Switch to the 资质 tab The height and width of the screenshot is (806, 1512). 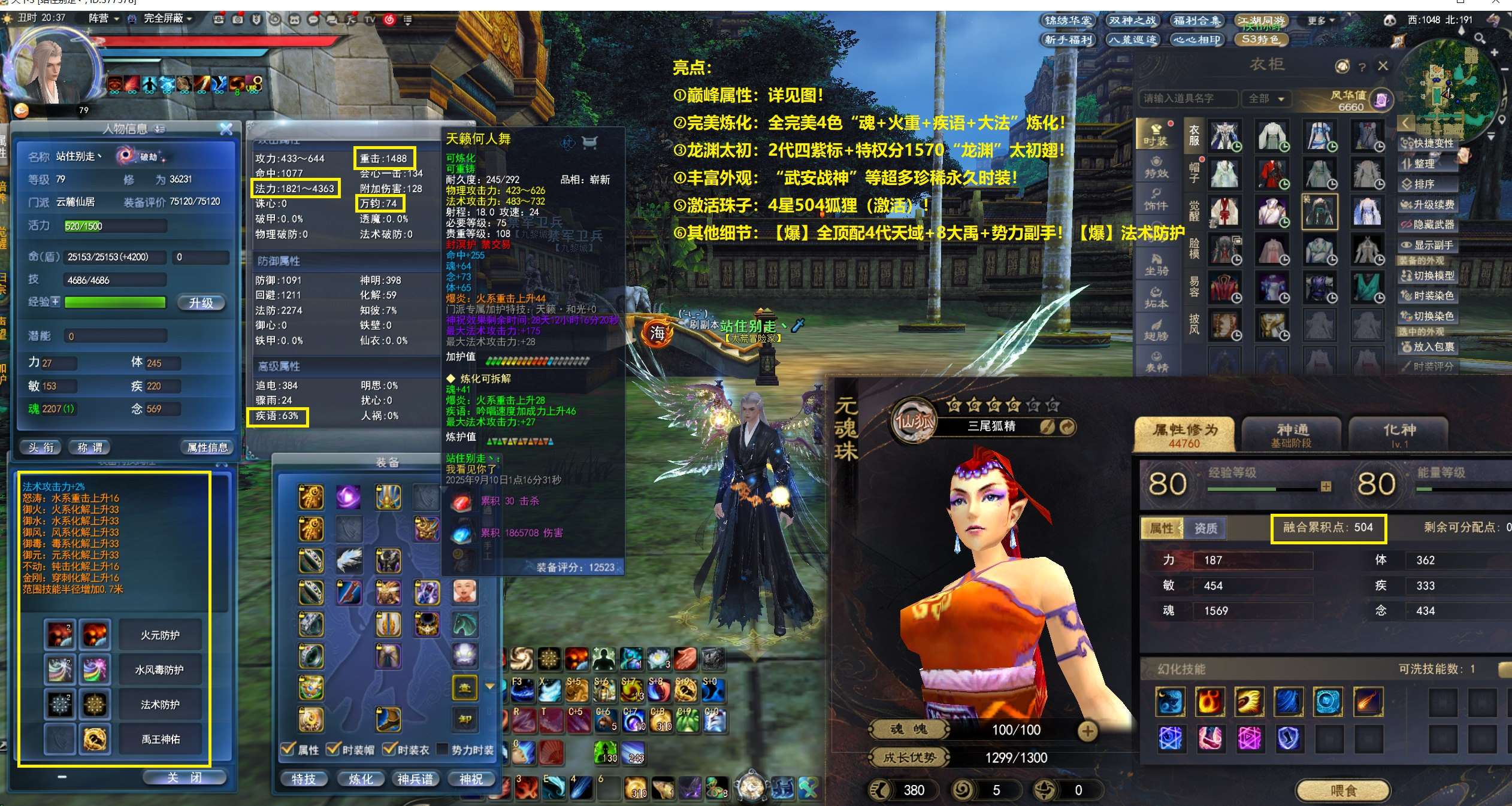click(x=1205, y=528)
